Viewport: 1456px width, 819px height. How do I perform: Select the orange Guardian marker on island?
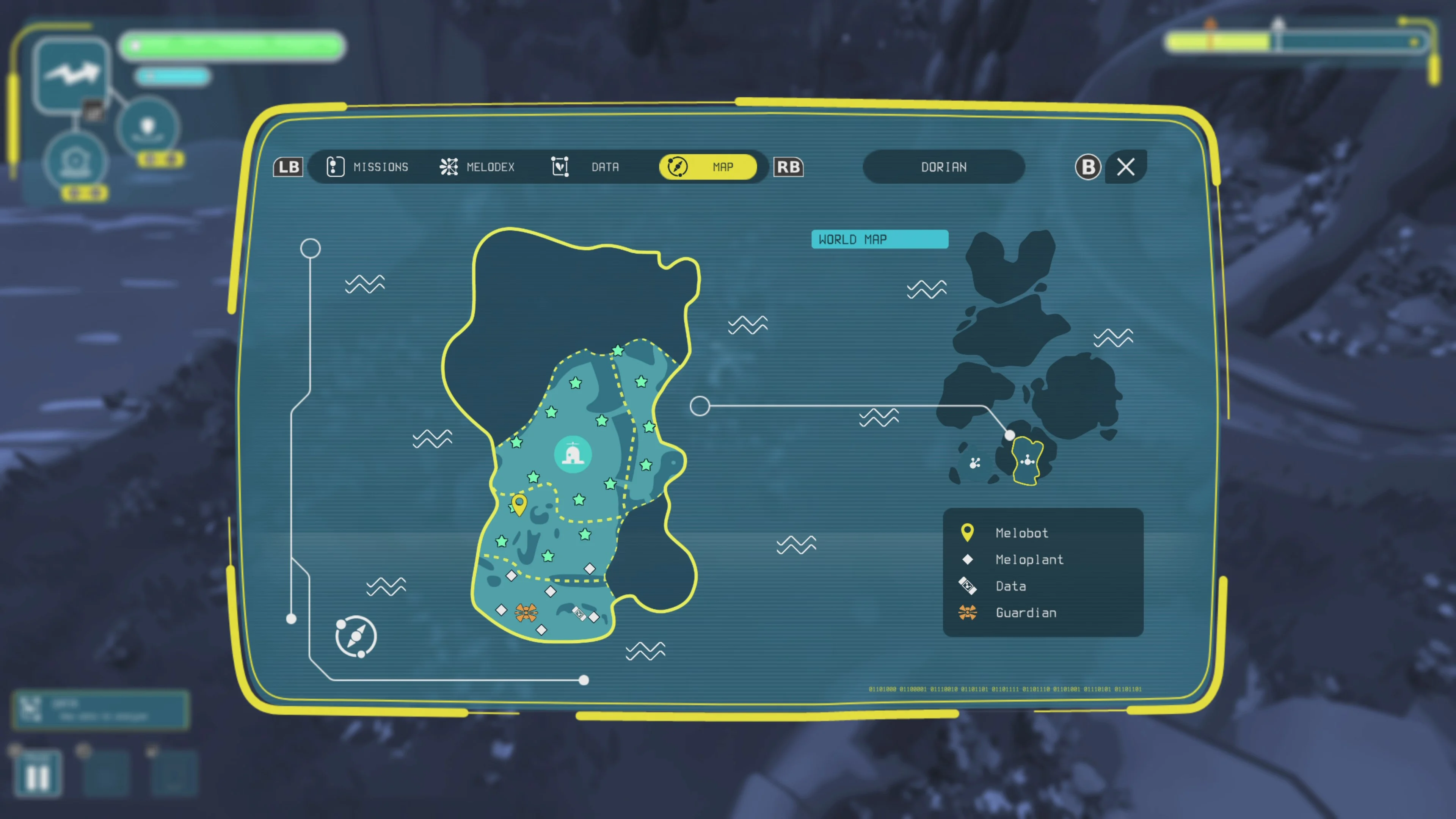[526, 612]
